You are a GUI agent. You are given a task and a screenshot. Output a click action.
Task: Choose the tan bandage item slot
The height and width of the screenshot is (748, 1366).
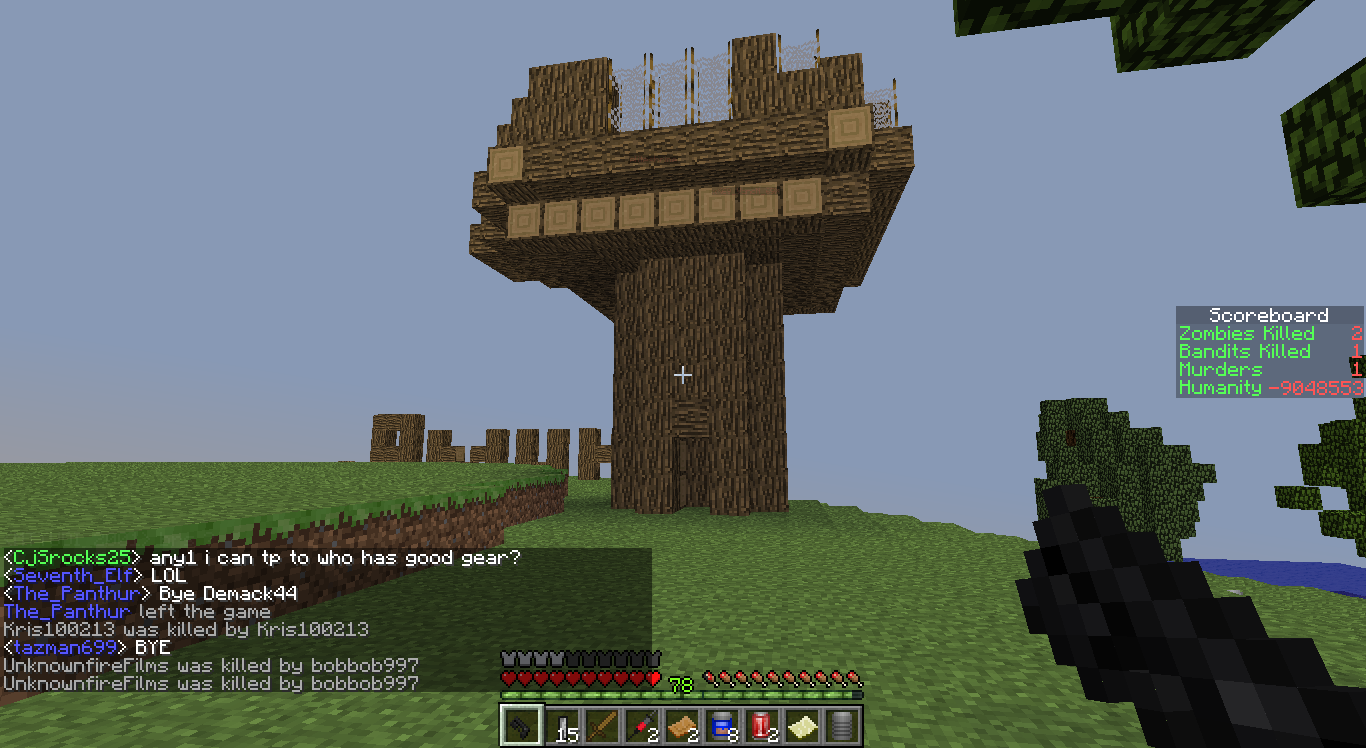tap(681, 726)
